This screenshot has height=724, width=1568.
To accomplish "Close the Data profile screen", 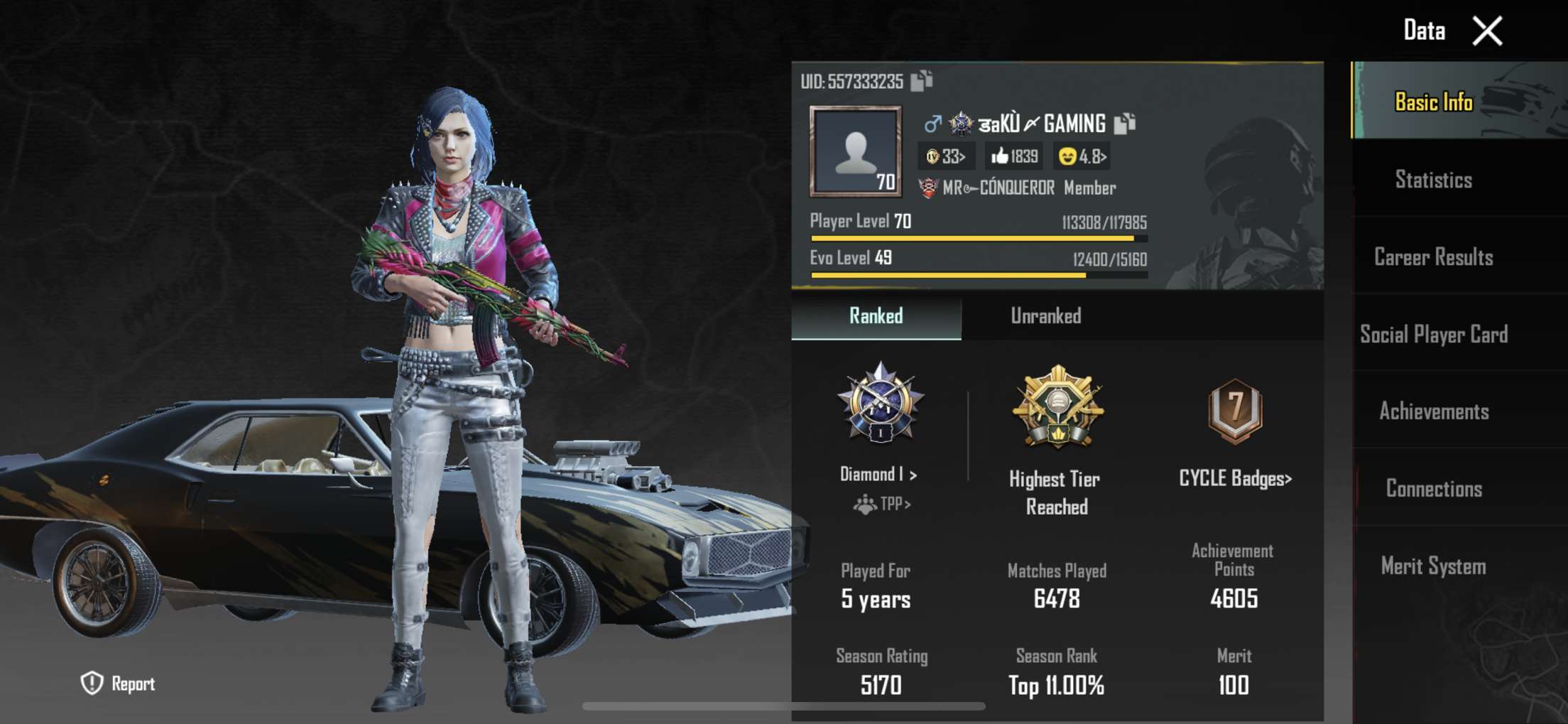I will 1487,31.
